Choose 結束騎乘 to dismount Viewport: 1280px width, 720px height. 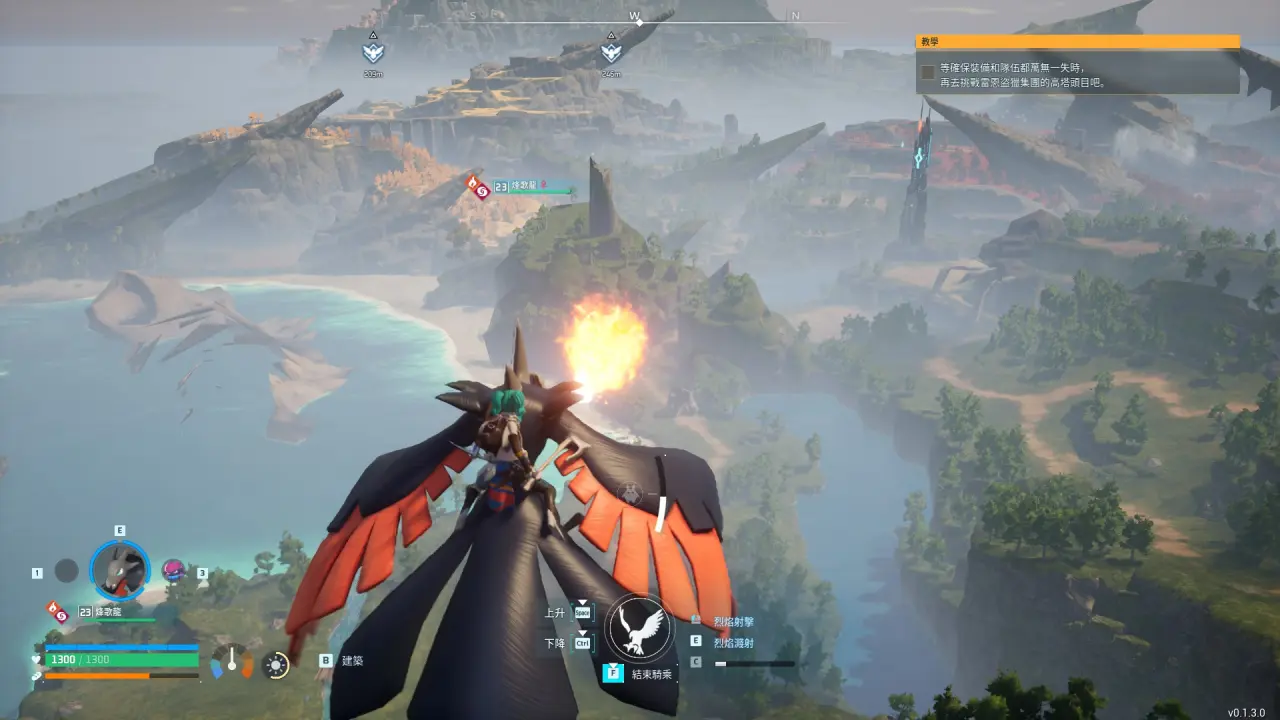651,674
